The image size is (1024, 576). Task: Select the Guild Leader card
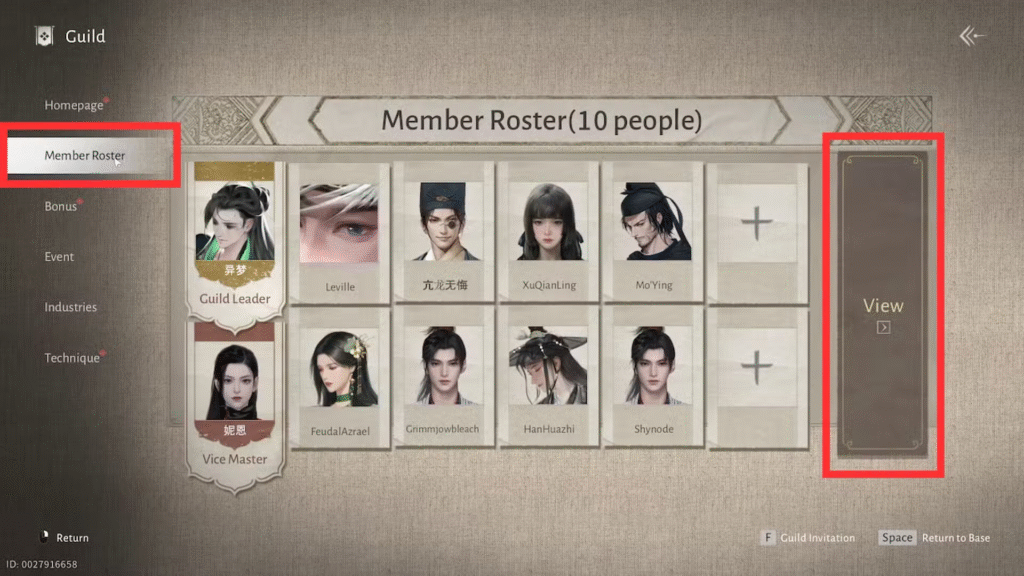234,240
